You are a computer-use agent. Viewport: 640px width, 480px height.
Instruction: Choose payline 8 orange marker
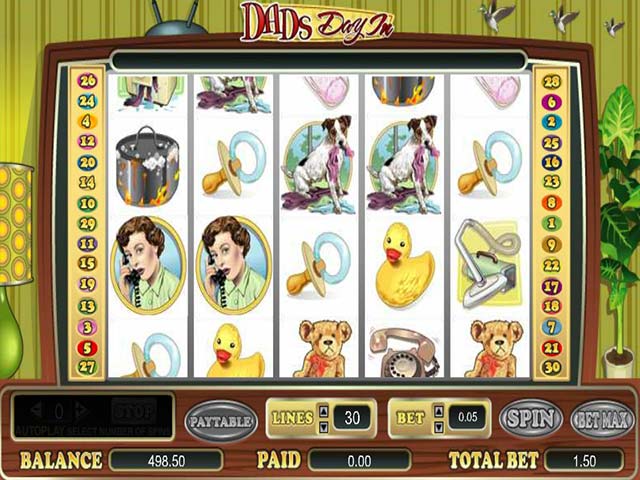tap(549, 203)
